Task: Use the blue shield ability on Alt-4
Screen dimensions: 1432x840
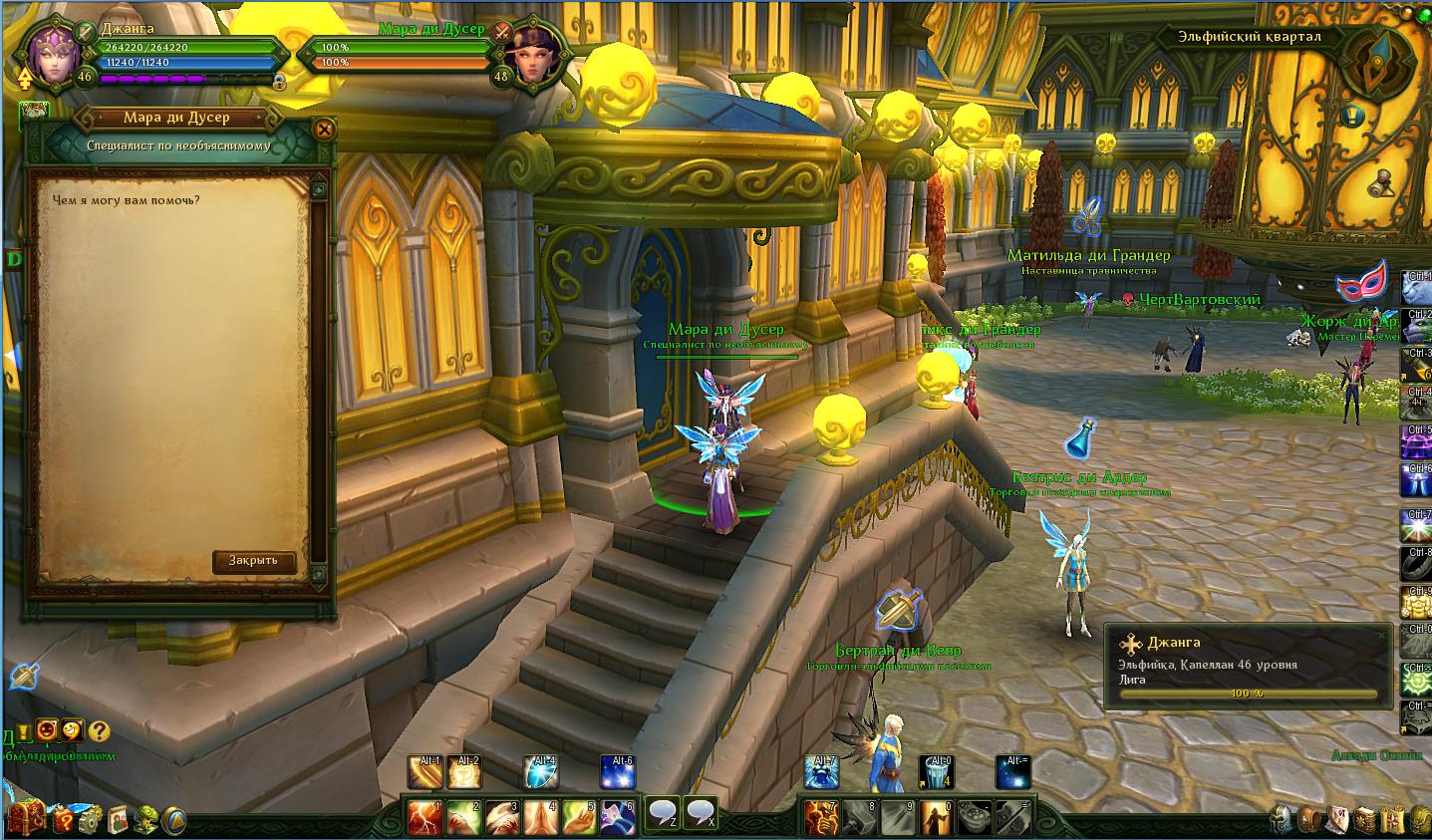Action: click(x=541, y=773)
